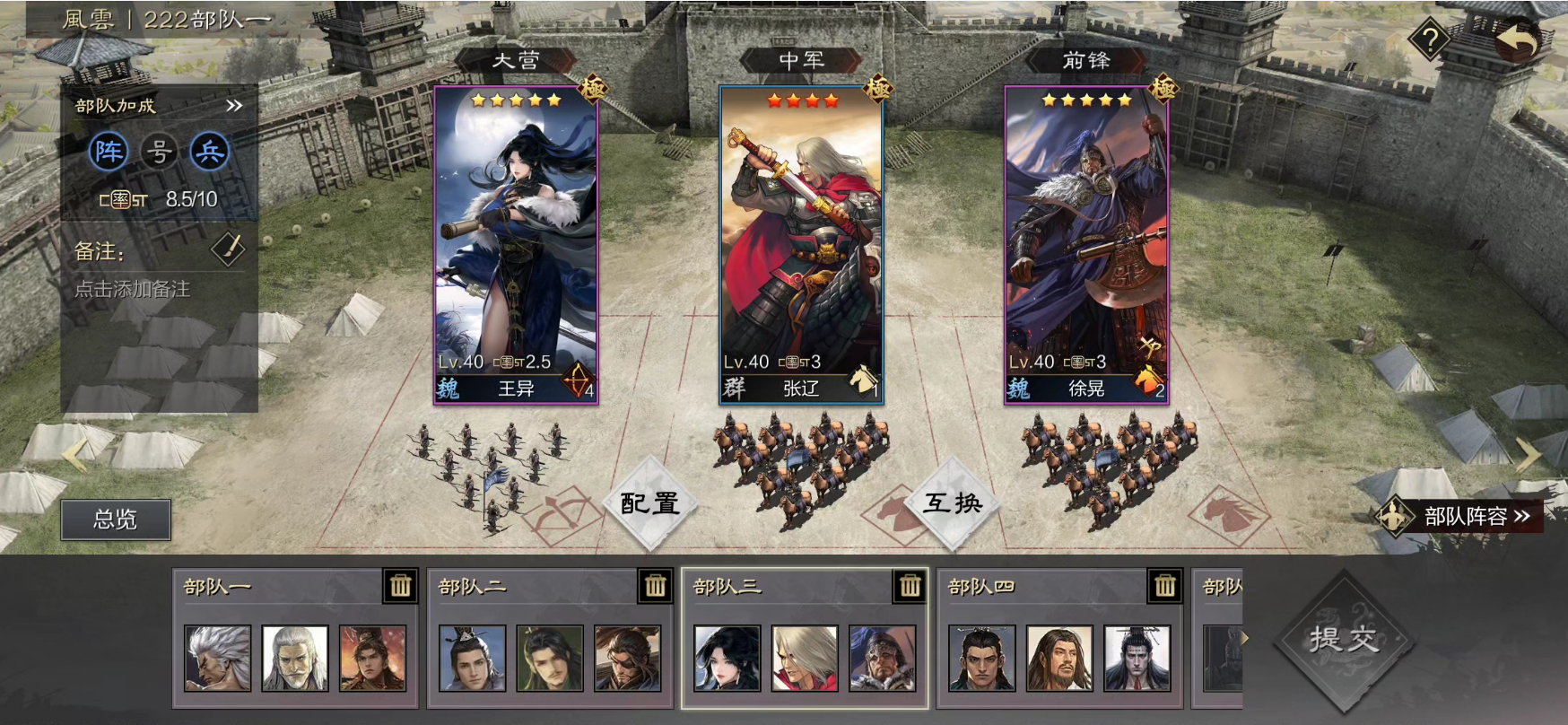Delete 部队四 with its trash icon
The image size is (1568, 725).
pos(1164,586)
